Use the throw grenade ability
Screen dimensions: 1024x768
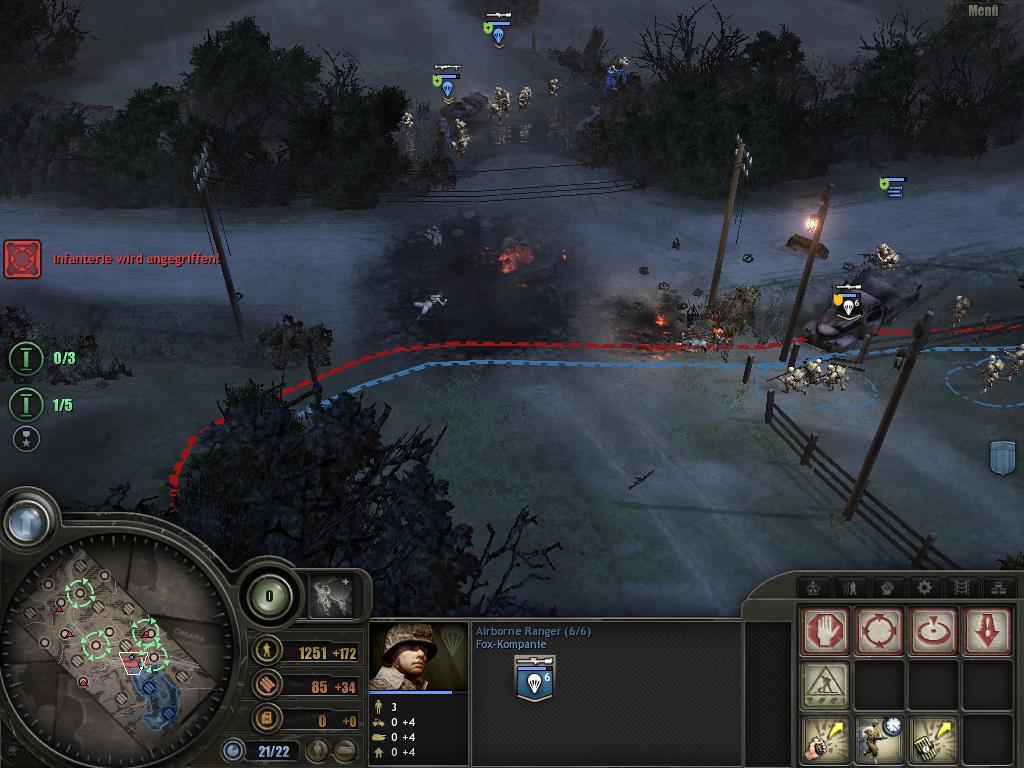click(x=825, y=739)
